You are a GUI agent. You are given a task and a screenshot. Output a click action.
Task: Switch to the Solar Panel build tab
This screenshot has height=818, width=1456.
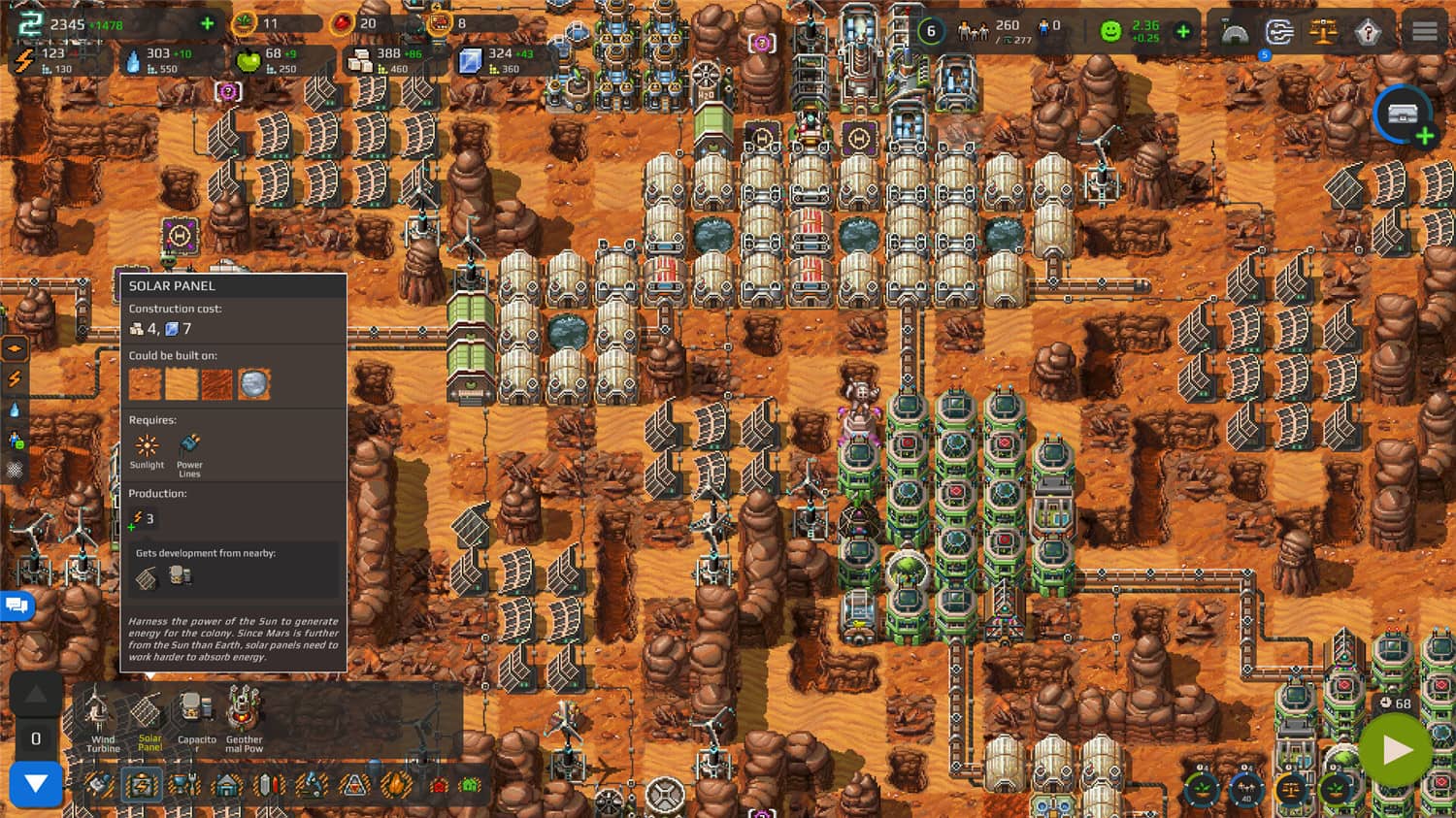[x=148, y=718]
